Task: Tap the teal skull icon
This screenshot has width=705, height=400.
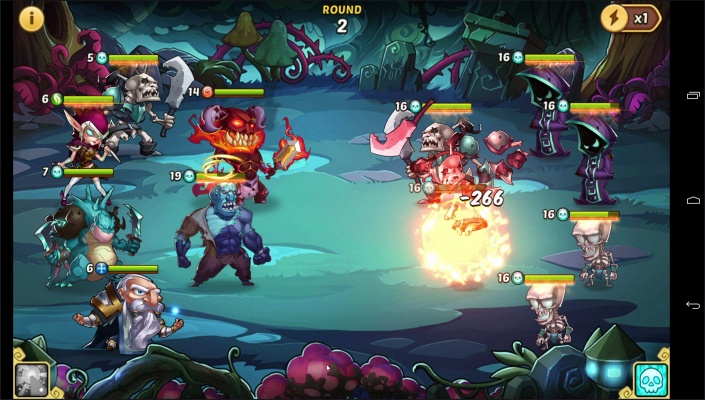Action: (x=651, y=379)
